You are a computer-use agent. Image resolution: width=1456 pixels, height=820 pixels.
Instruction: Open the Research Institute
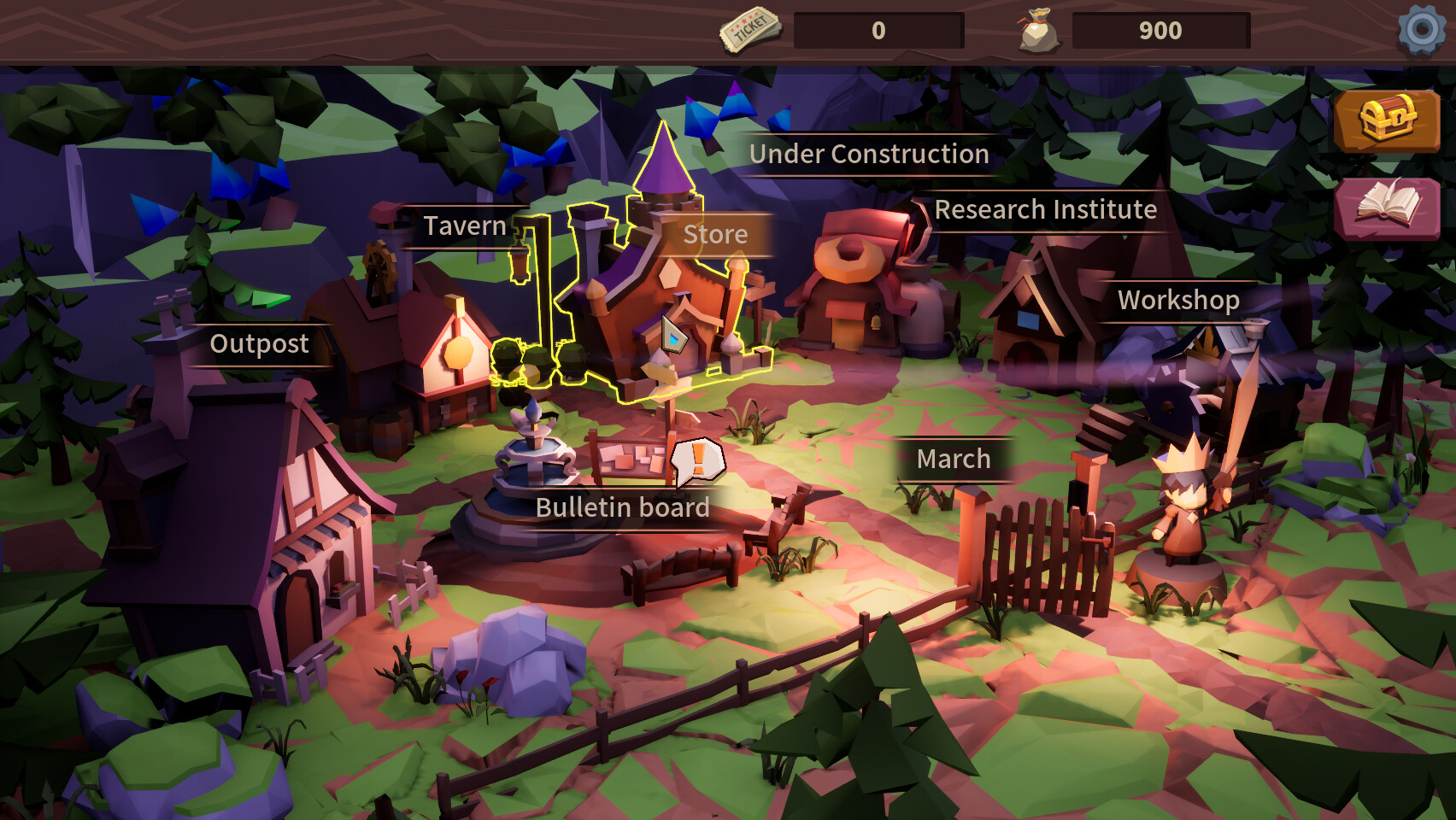pyautogui.click(x=1046, y=210)
